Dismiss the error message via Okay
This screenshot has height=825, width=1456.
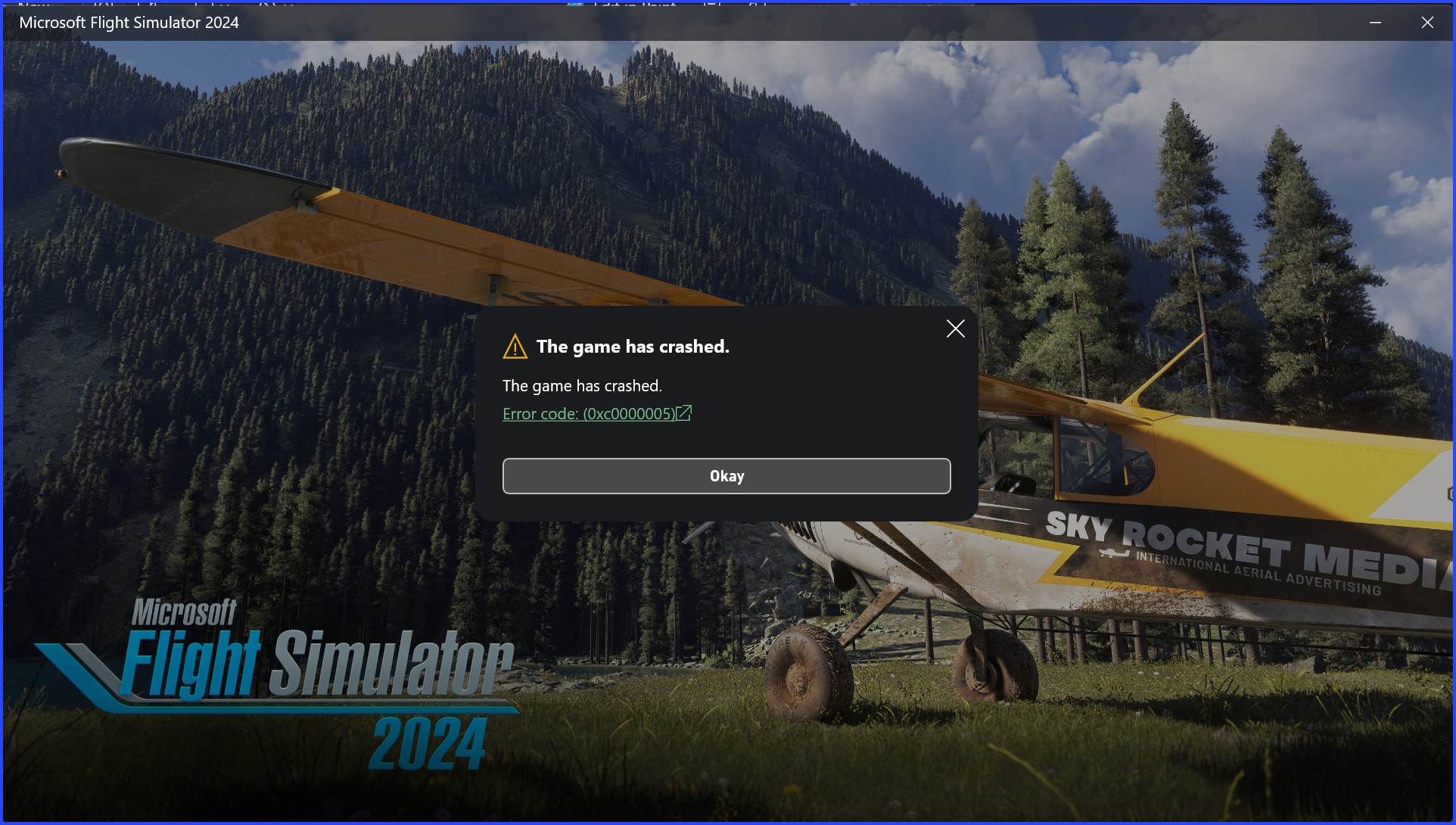click(x=726, y=475)
